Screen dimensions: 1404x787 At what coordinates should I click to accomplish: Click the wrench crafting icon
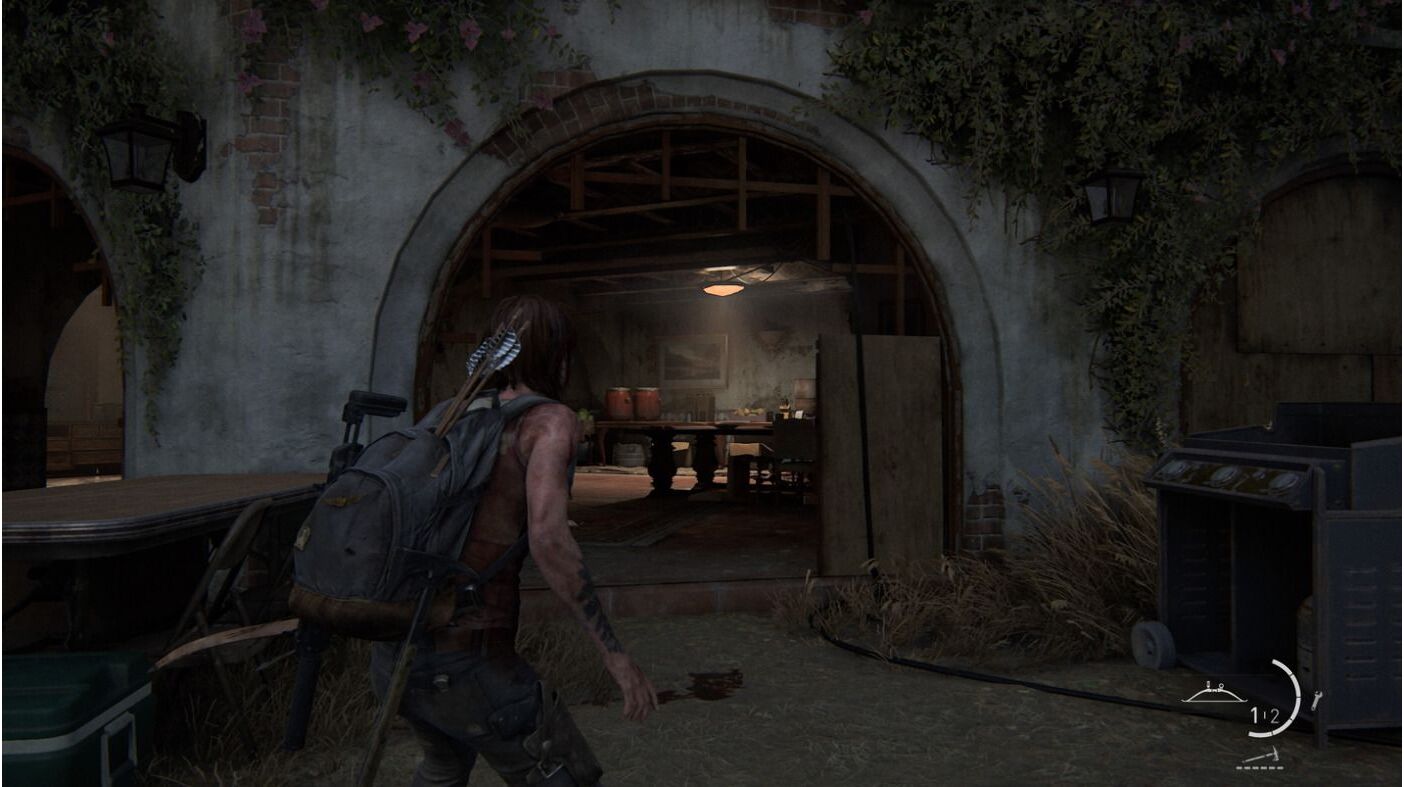coord(1316,701)
